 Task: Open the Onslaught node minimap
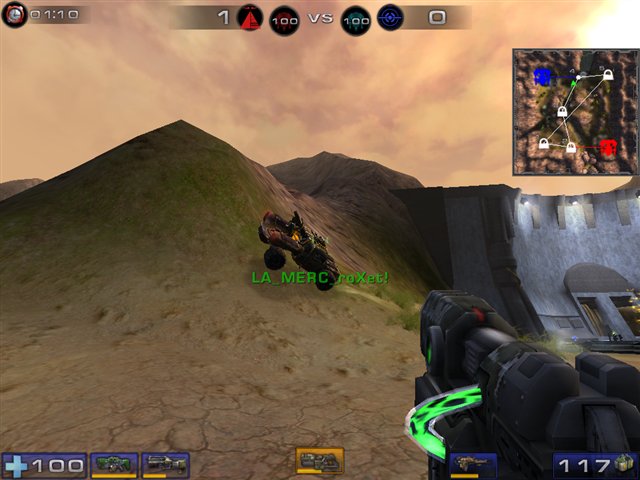point(574,112)
